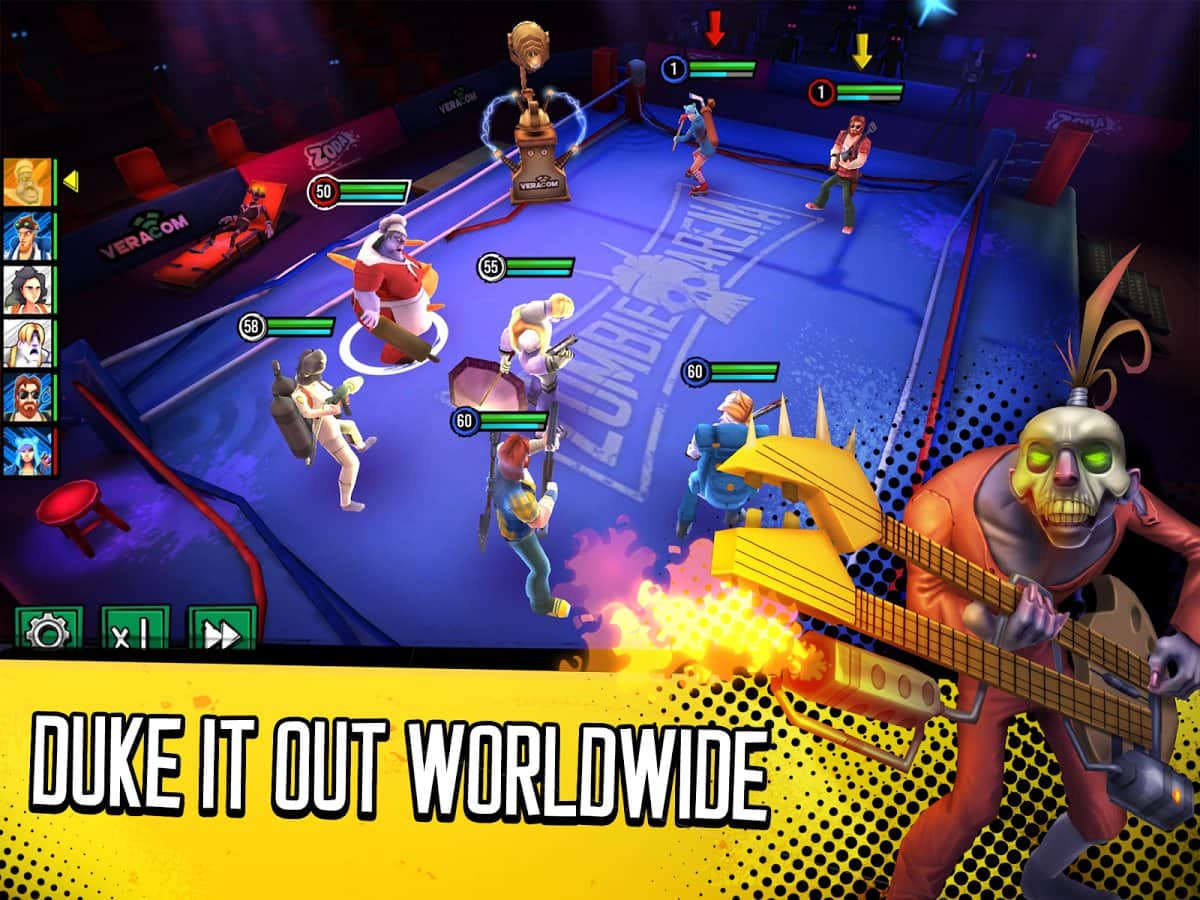Select the goggles-wearing hero portrait
Image resolution: width=1200 pixels, height=900 pixels.
click(27, 236)
